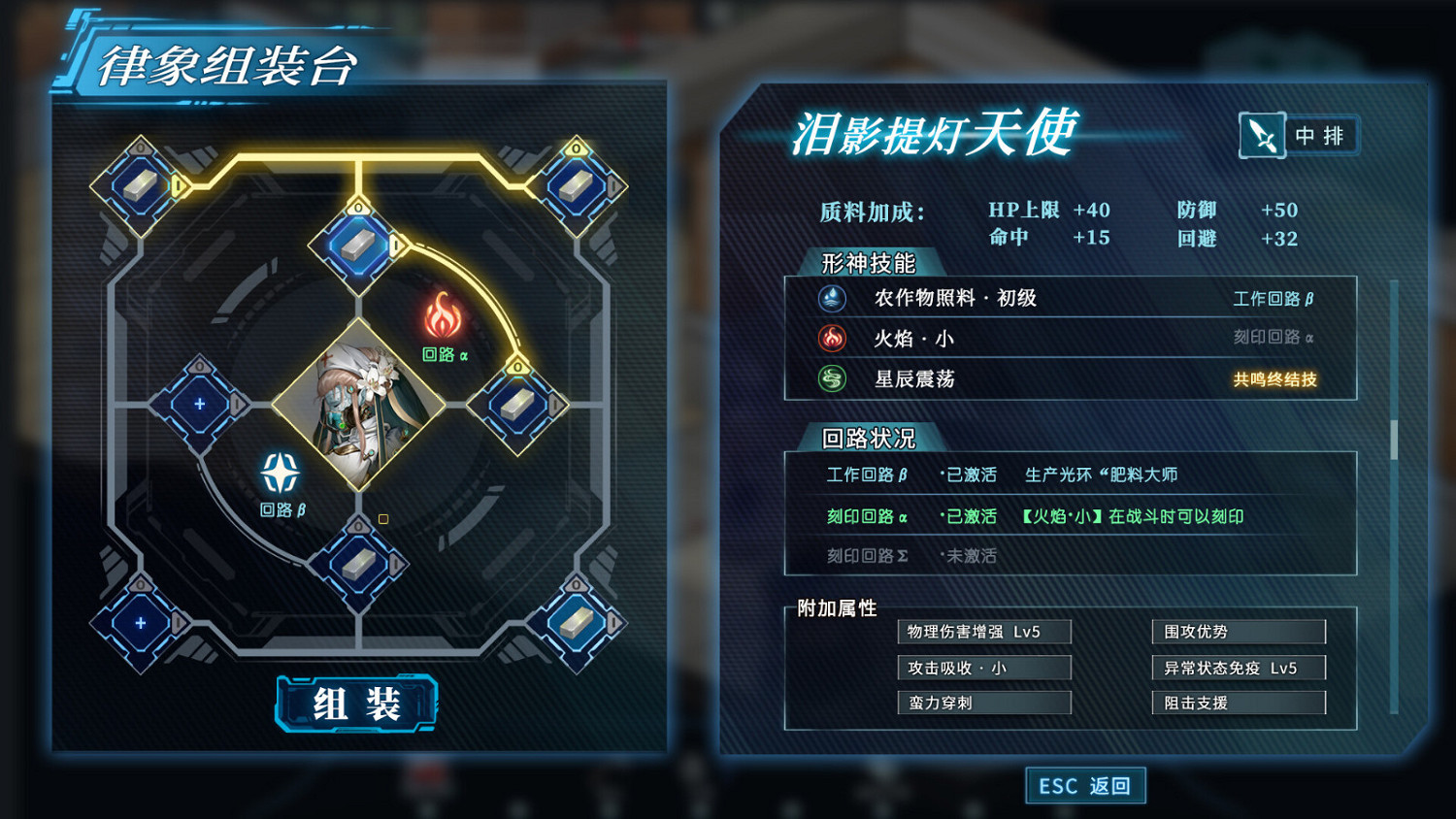
Task: Click the plus empty slot left of portrait
Action: [199, 401]
